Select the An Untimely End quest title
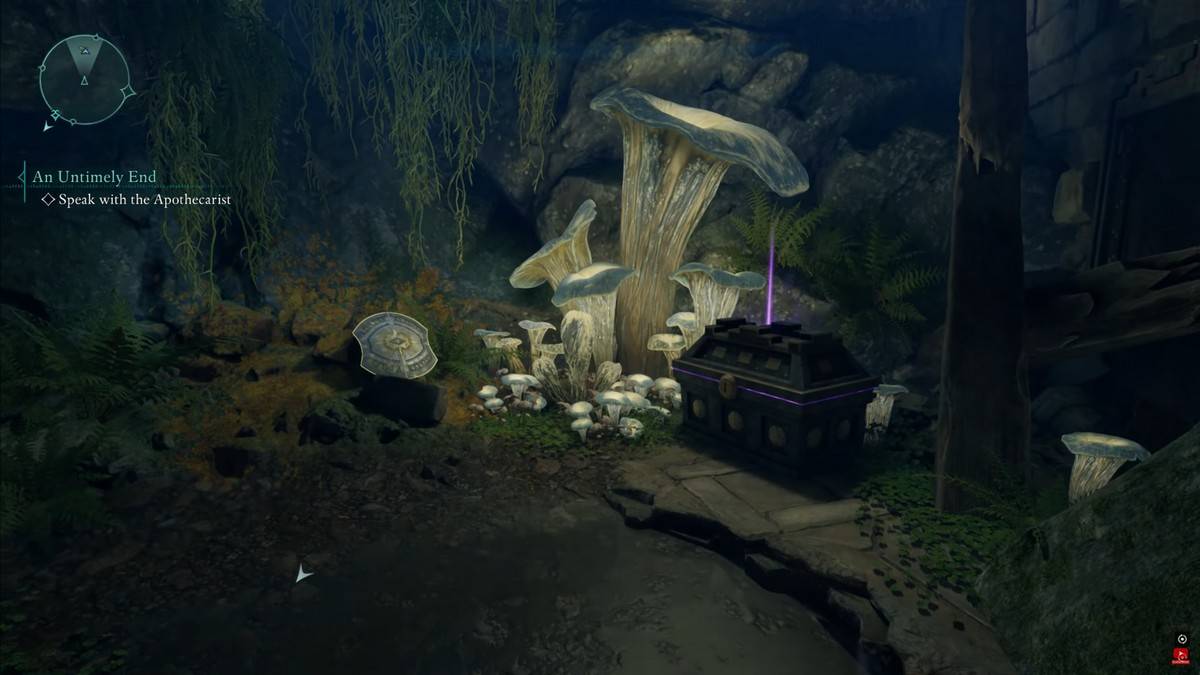 (x=94, y=177)
